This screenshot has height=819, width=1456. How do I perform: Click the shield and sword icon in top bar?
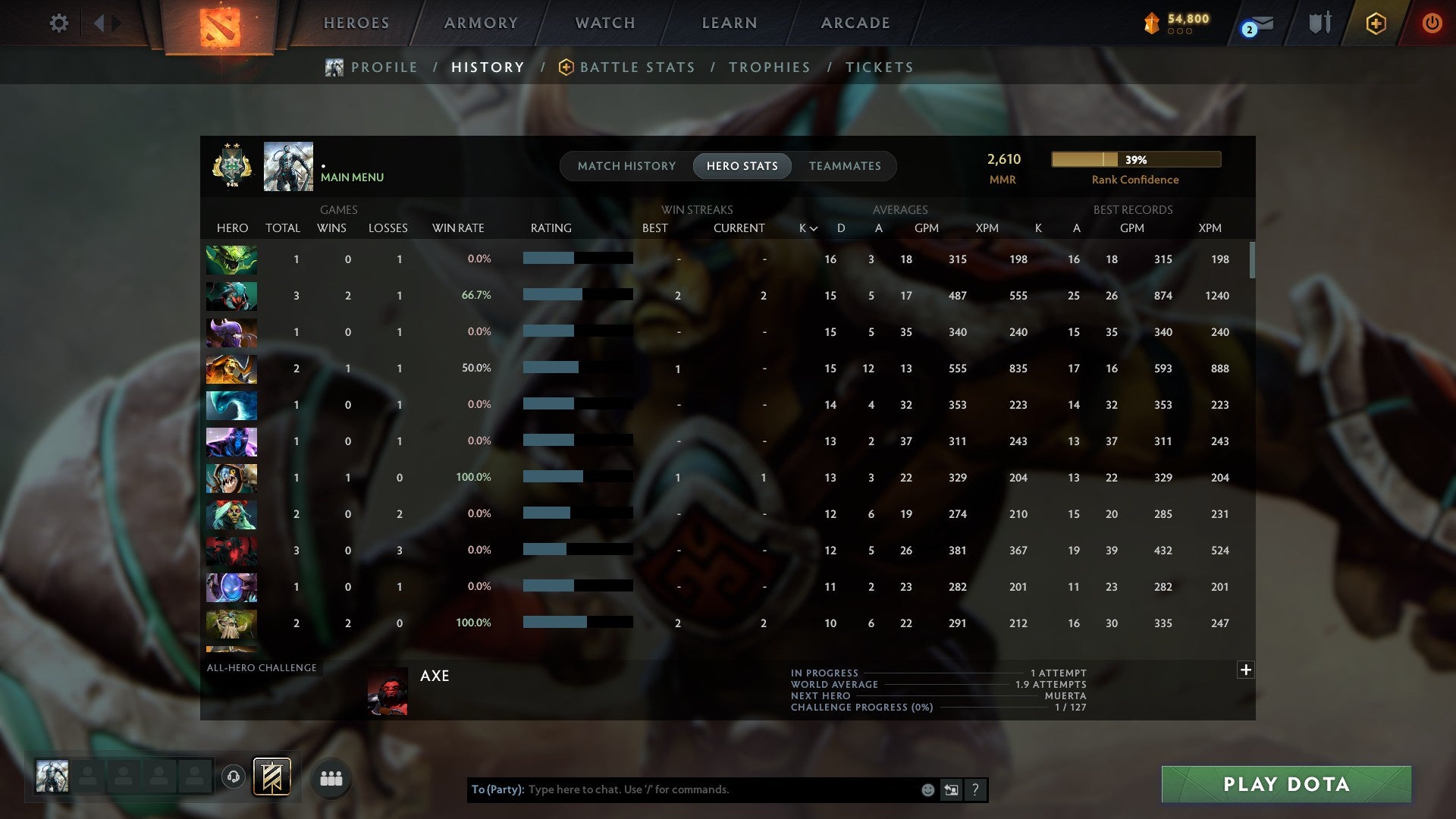coord(1319,24)
